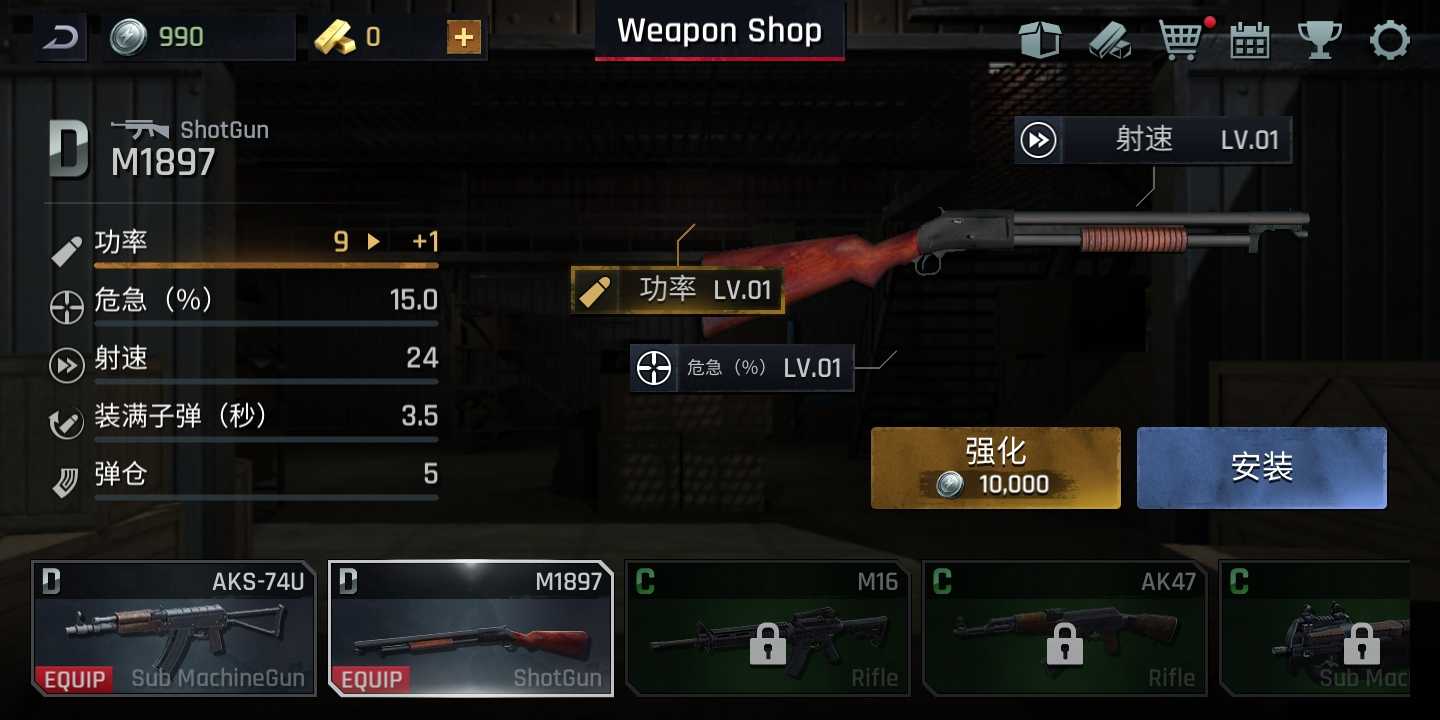Viewport: 1440px width, 720px height.
Task: Select the 功率 LV.01 attachment slot
Action: coord(677,290)
